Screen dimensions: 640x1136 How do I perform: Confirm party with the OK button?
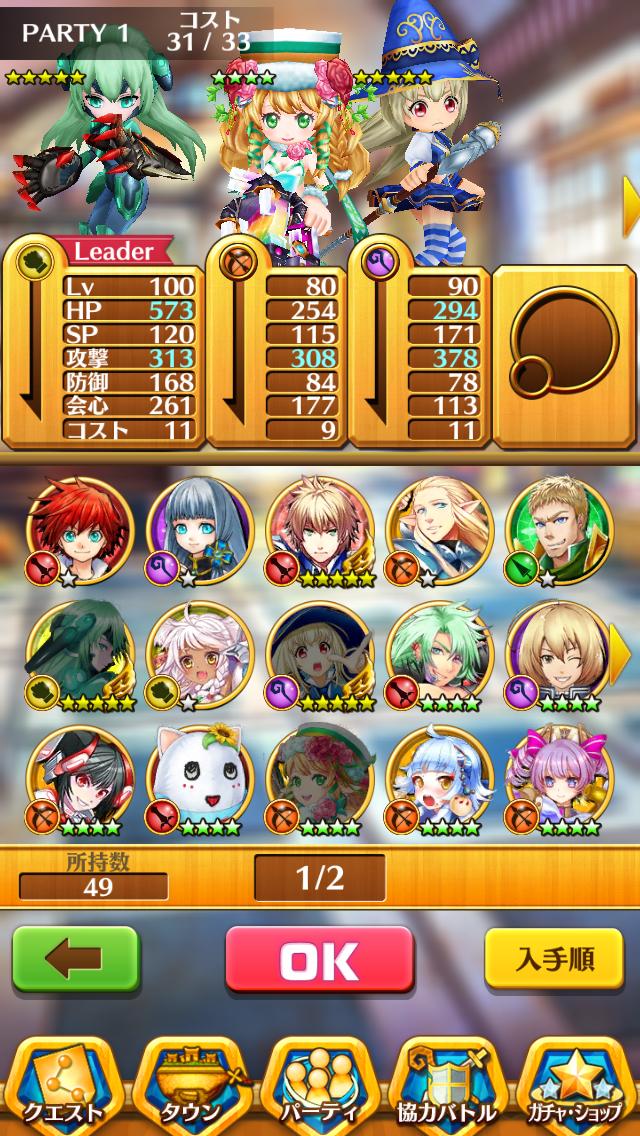(x=319, y=960)
